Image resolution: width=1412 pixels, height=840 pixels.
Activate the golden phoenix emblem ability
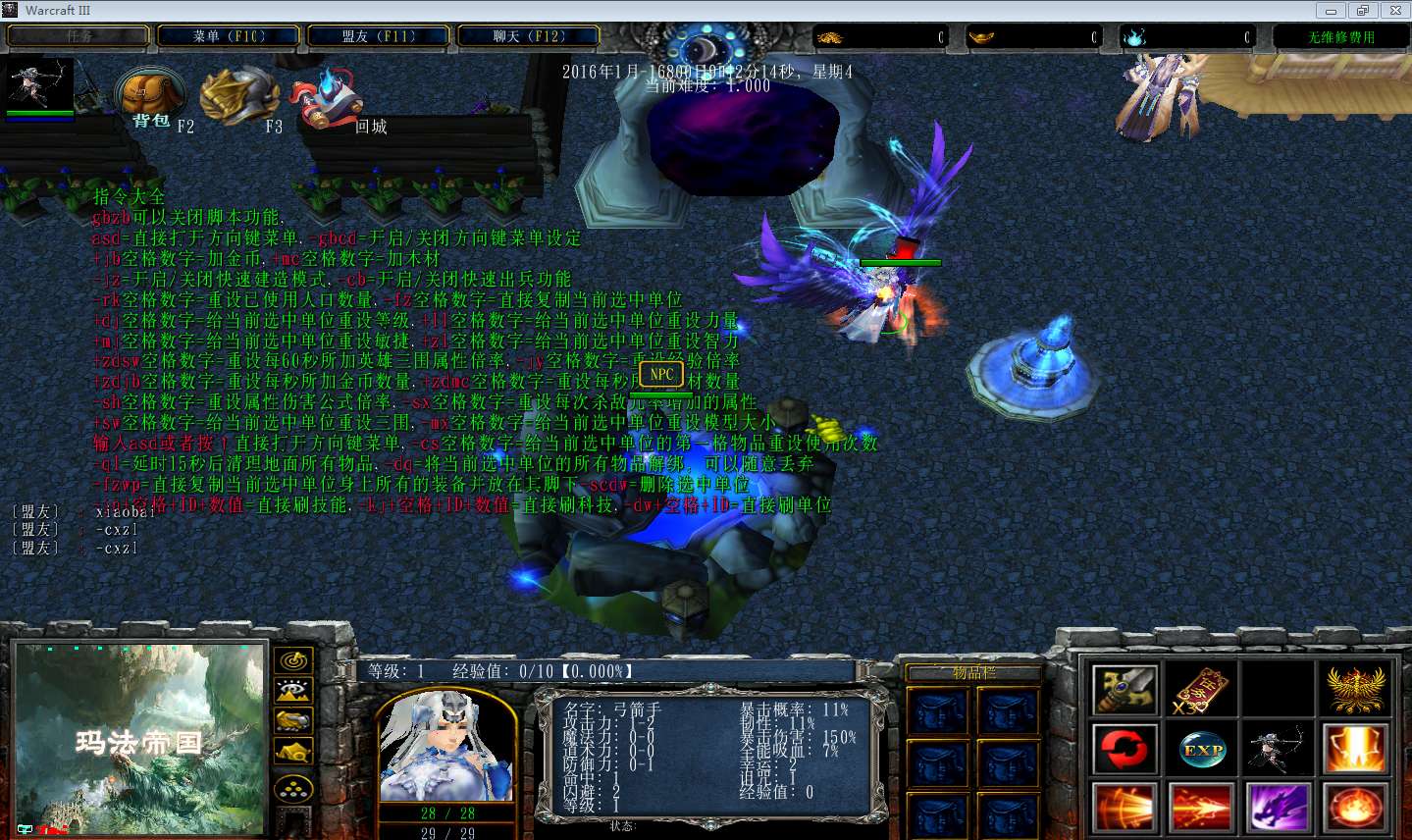[1355, 690]
